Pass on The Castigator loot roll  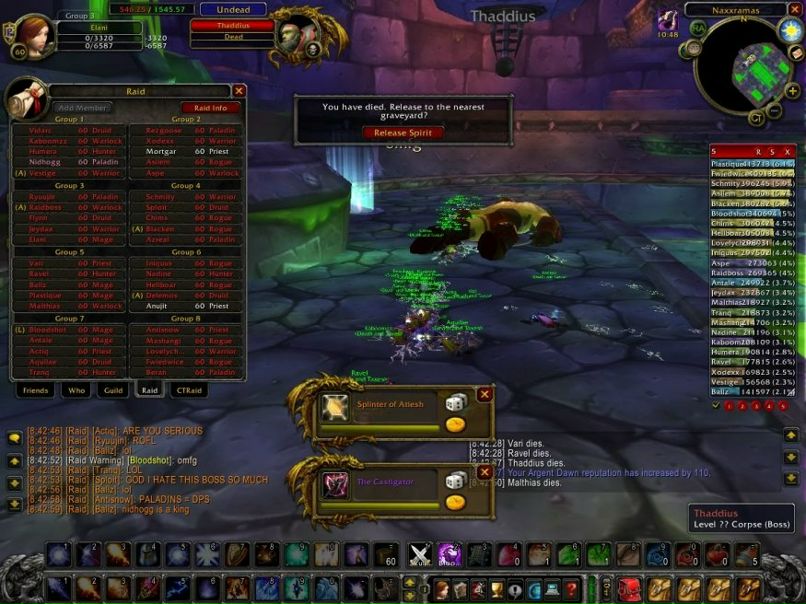click(x=485, y=474)
